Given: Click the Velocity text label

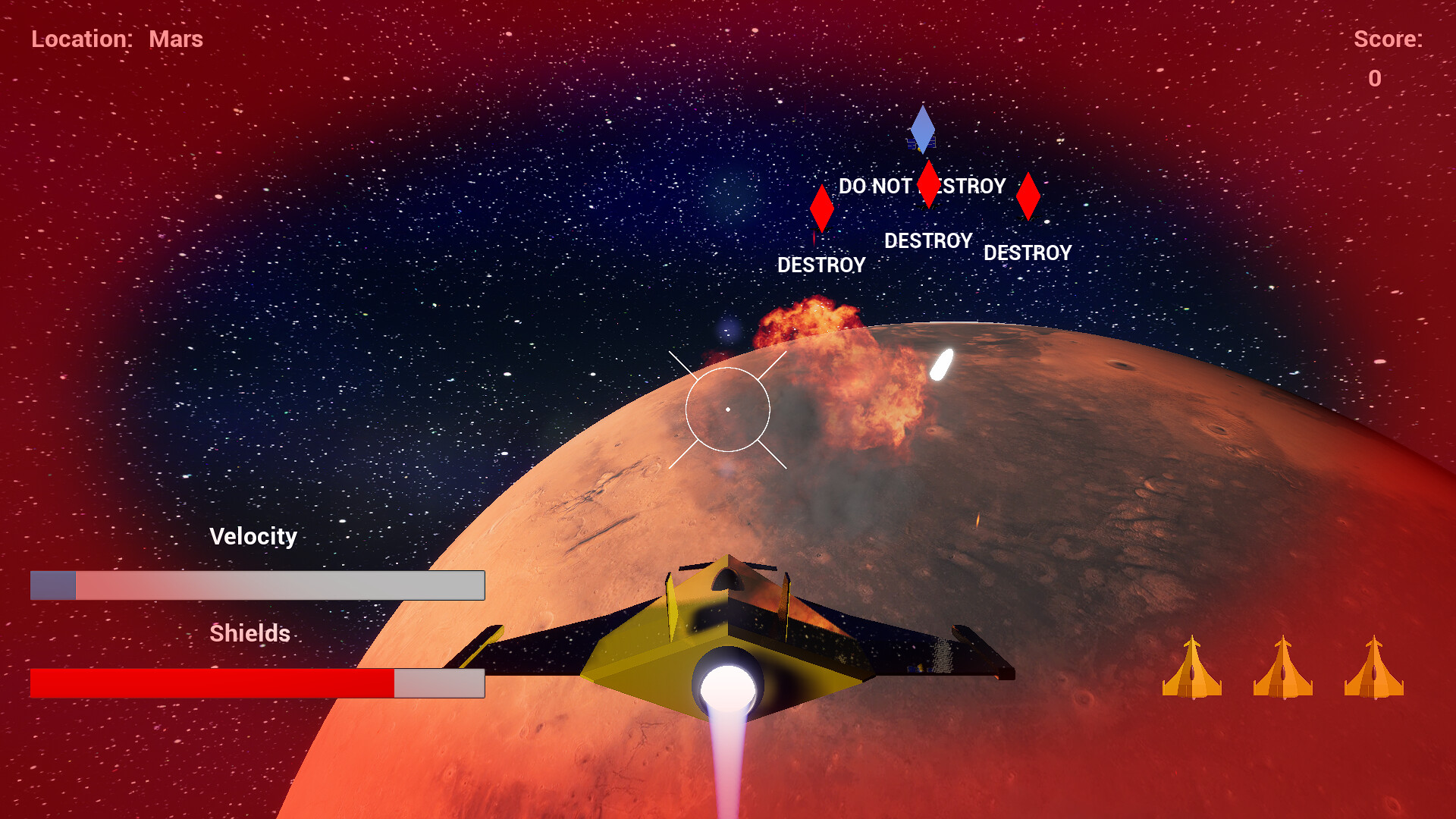Looking at the screenshot, I should point(254,536).
